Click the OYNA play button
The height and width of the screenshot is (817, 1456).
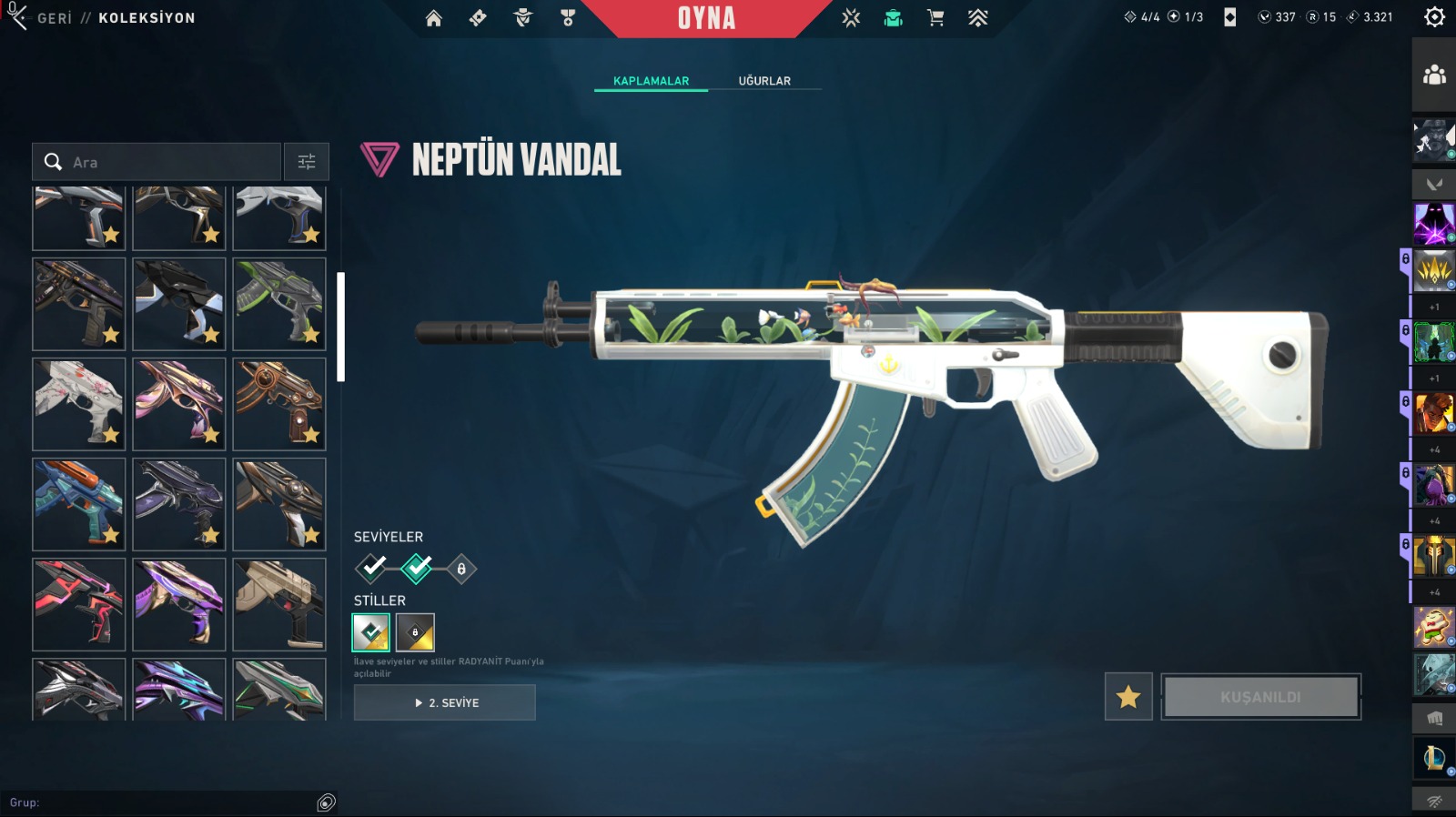click(706, 18)
